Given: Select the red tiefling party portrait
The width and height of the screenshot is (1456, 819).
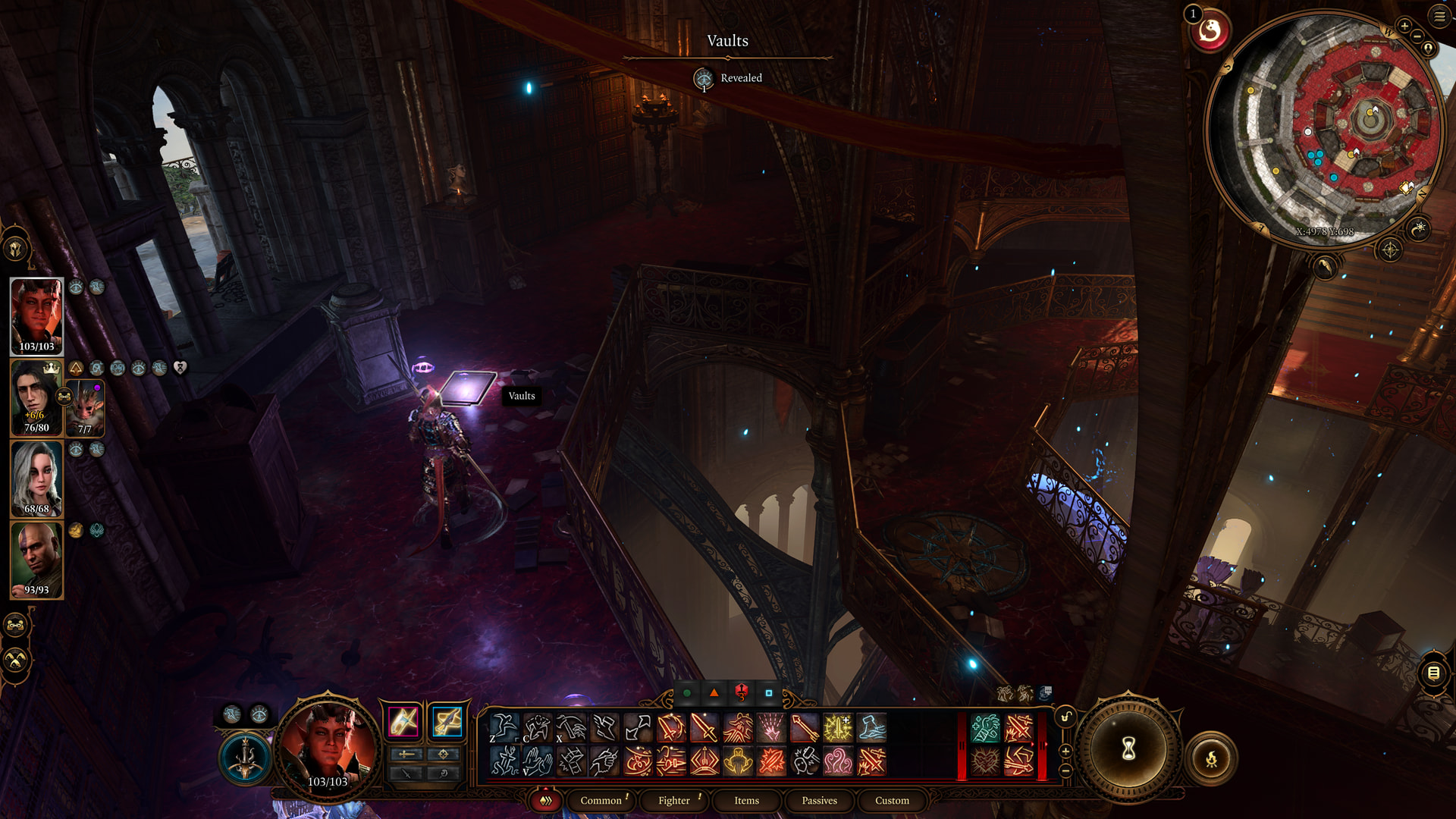Looking at the screenshot, I should coord(36,315).
